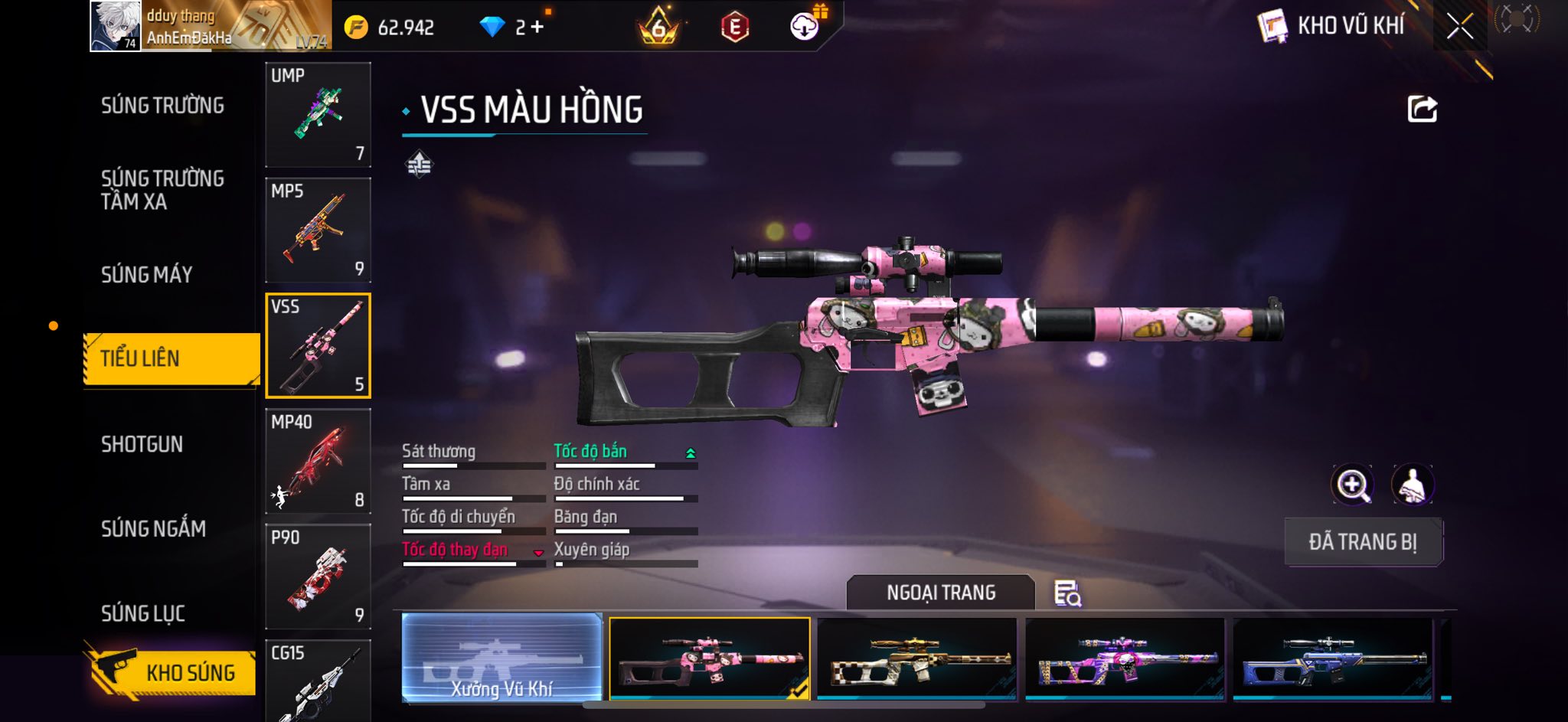Choose the blue VSS skin thumbnail

[1332, 659]
